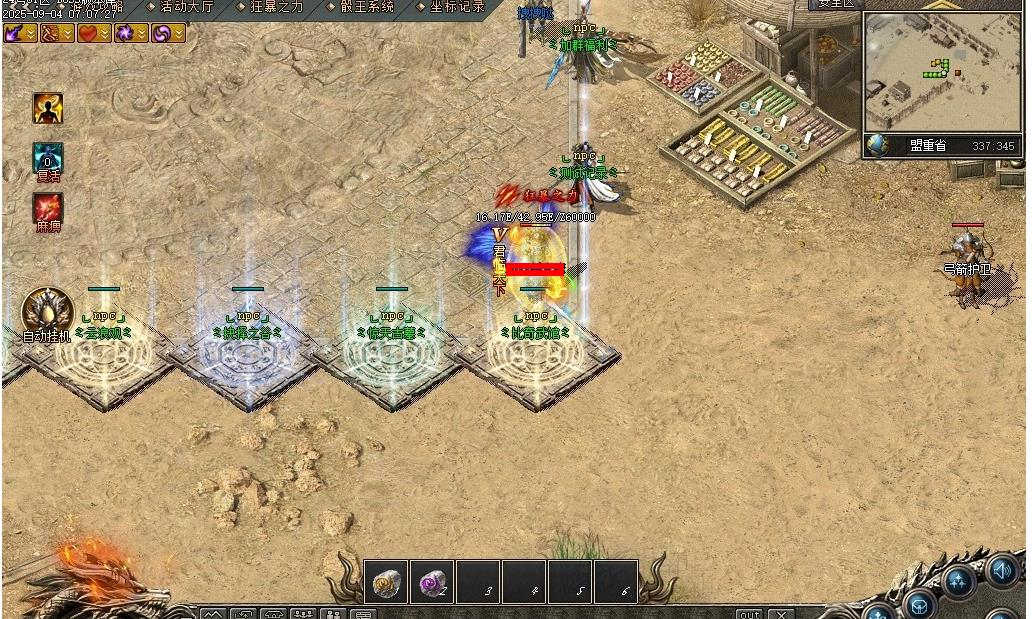Screen dimensions: 1032x619
Task: Click the glowing silhouette skill icon
Action: [x=48, y=108]
